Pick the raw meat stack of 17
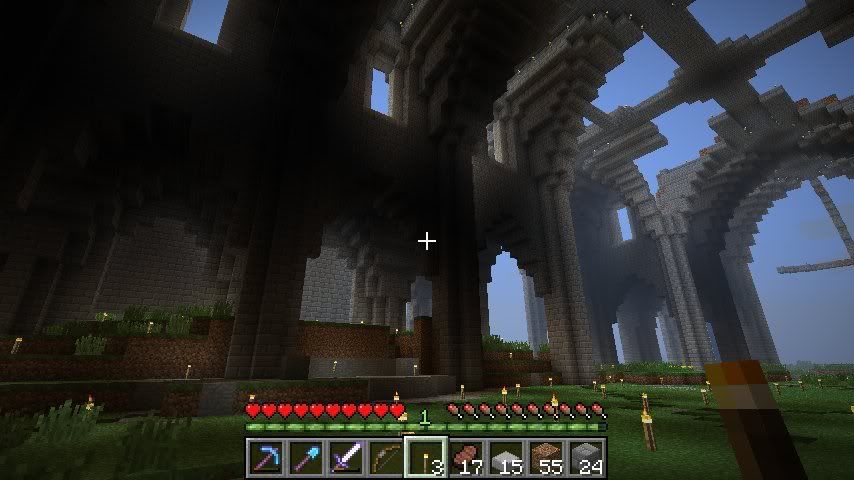Image resolution: width=854 pixels, height=480 pixels. tap(466, 458)
